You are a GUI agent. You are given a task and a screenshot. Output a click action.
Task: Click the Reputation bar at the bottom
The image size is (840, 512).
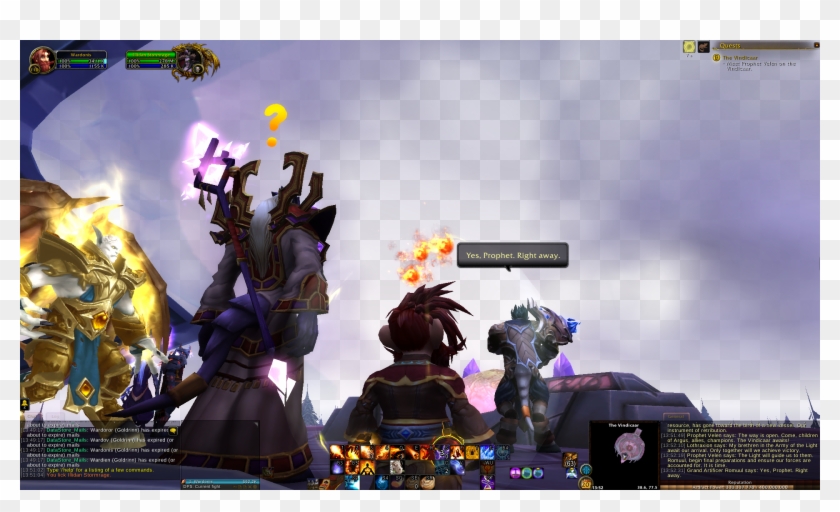click(x=740, y=485)
